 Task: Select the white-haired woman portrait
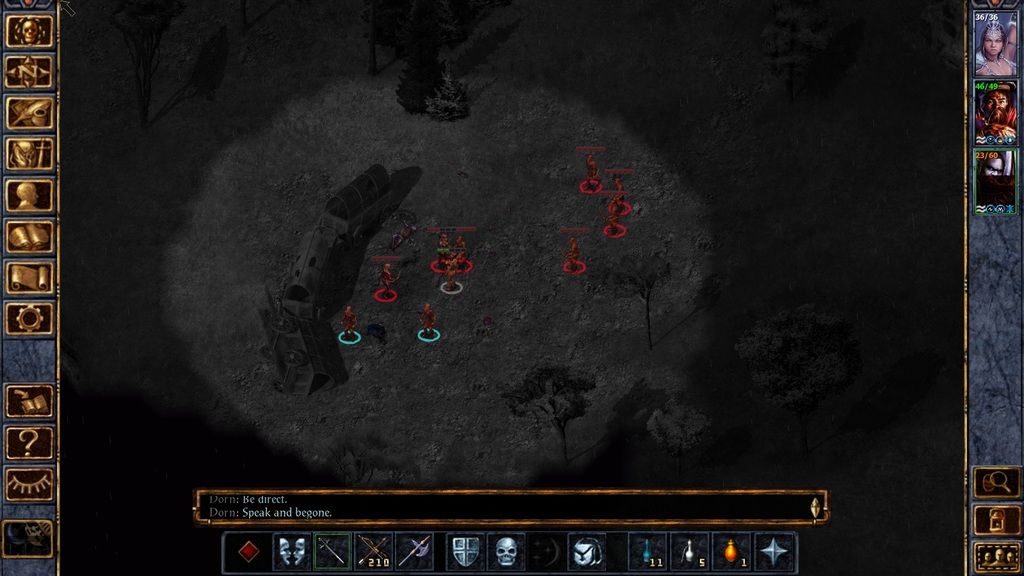click(995, 45)
